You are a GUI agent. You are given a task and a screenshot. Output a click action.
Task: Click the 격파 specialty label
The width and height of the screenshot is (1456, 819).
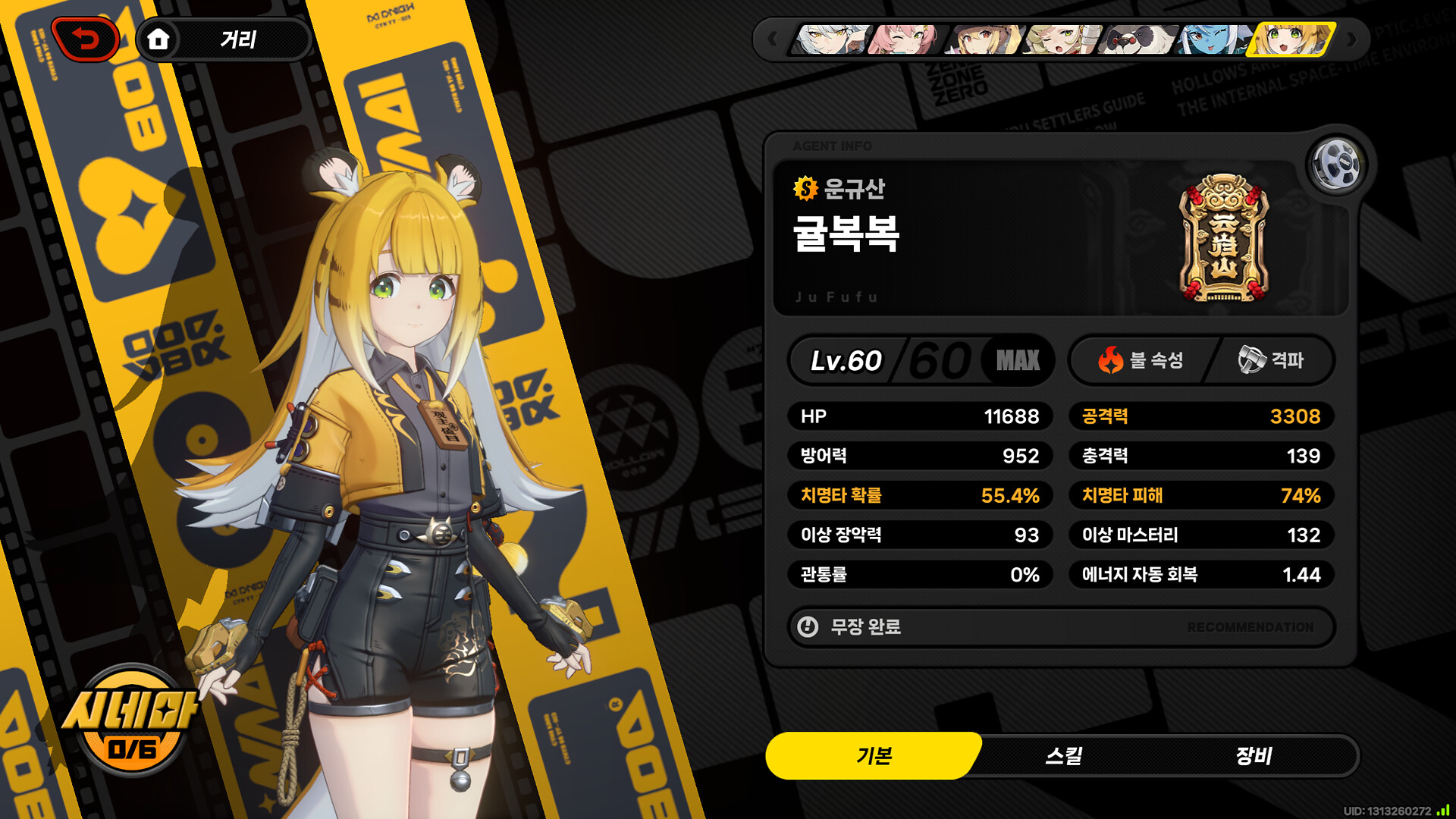(x=1272, y=360)
